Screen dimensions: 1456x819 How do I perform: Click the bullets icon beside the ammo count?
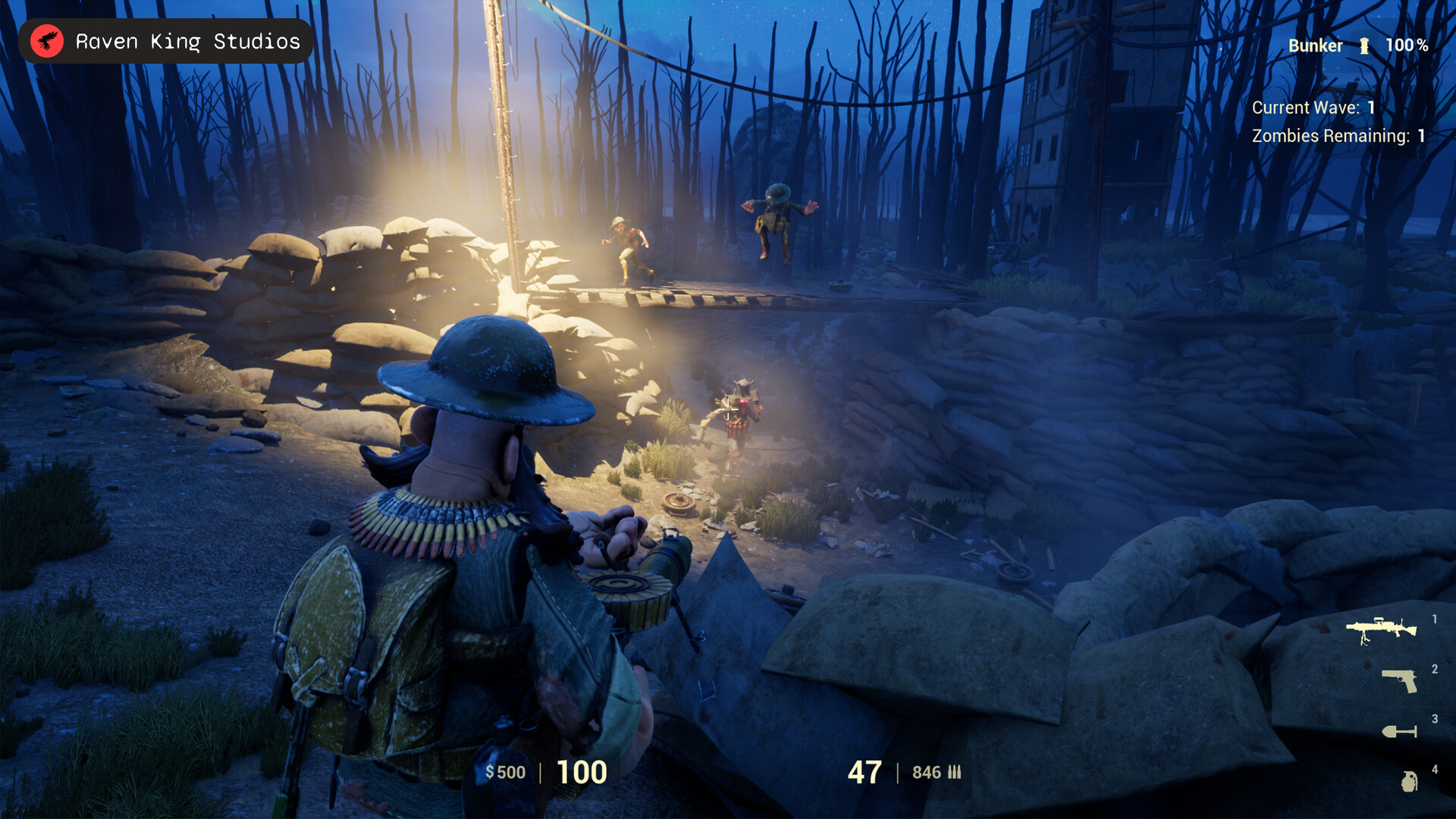click(953, 772)
